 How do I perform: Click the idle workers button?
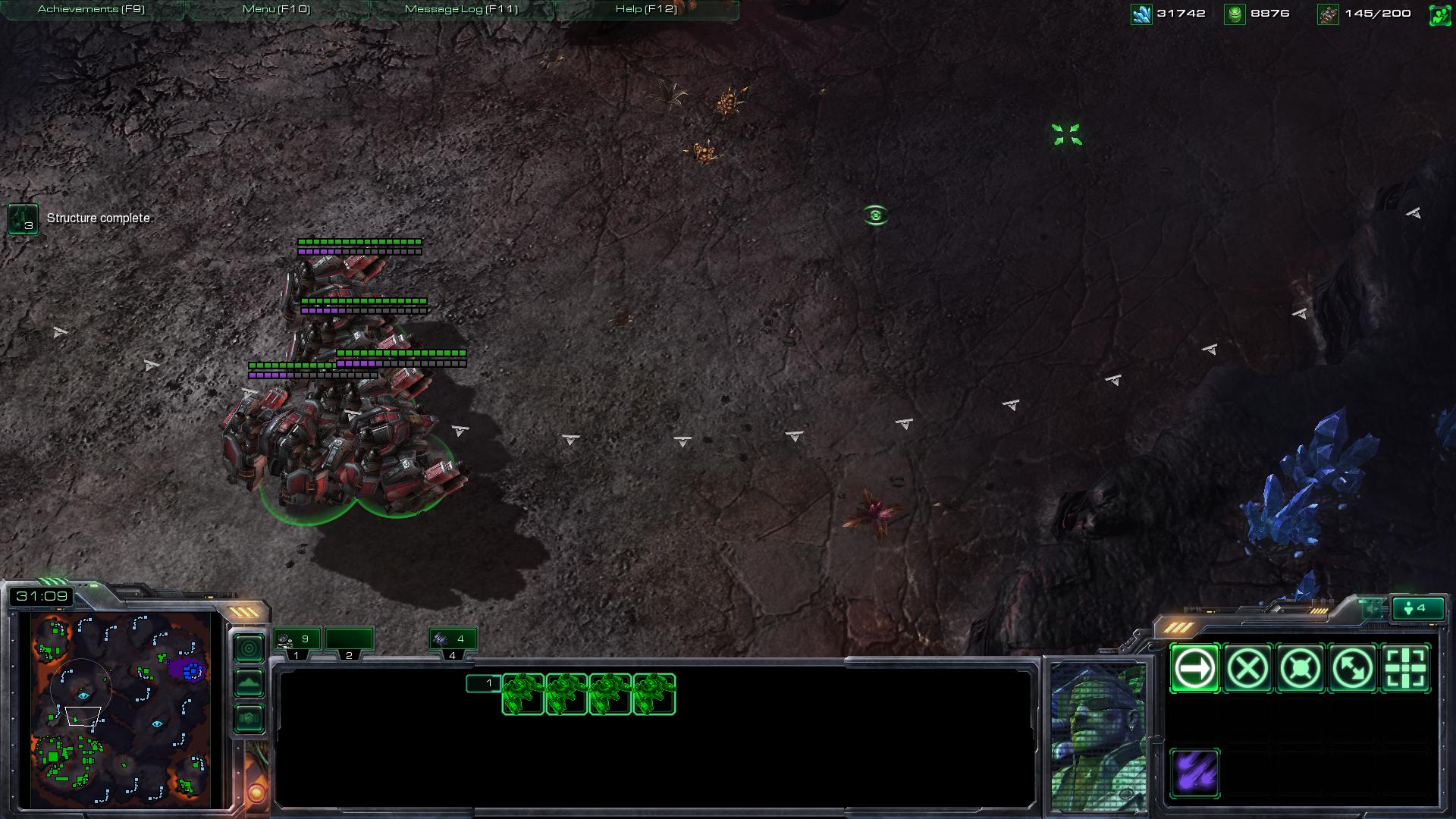pyautogui.click(x=1418, y=608)
